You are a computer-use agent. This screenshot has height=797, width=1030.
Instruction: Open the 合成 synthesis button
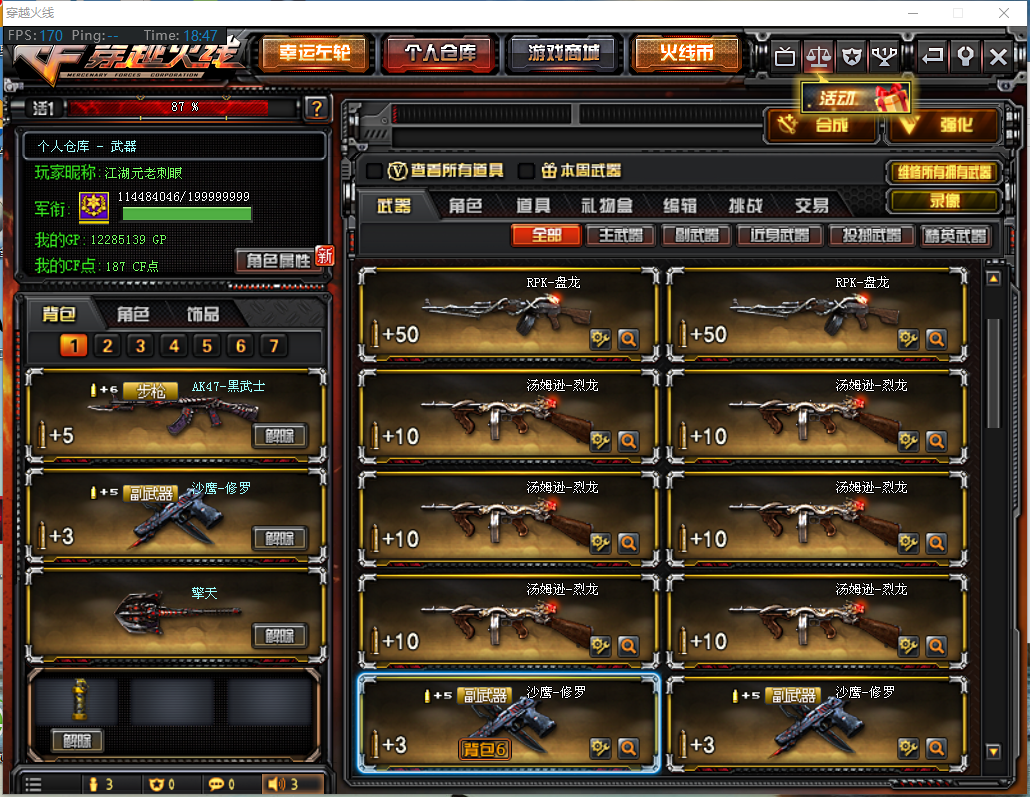click(822, 126)
